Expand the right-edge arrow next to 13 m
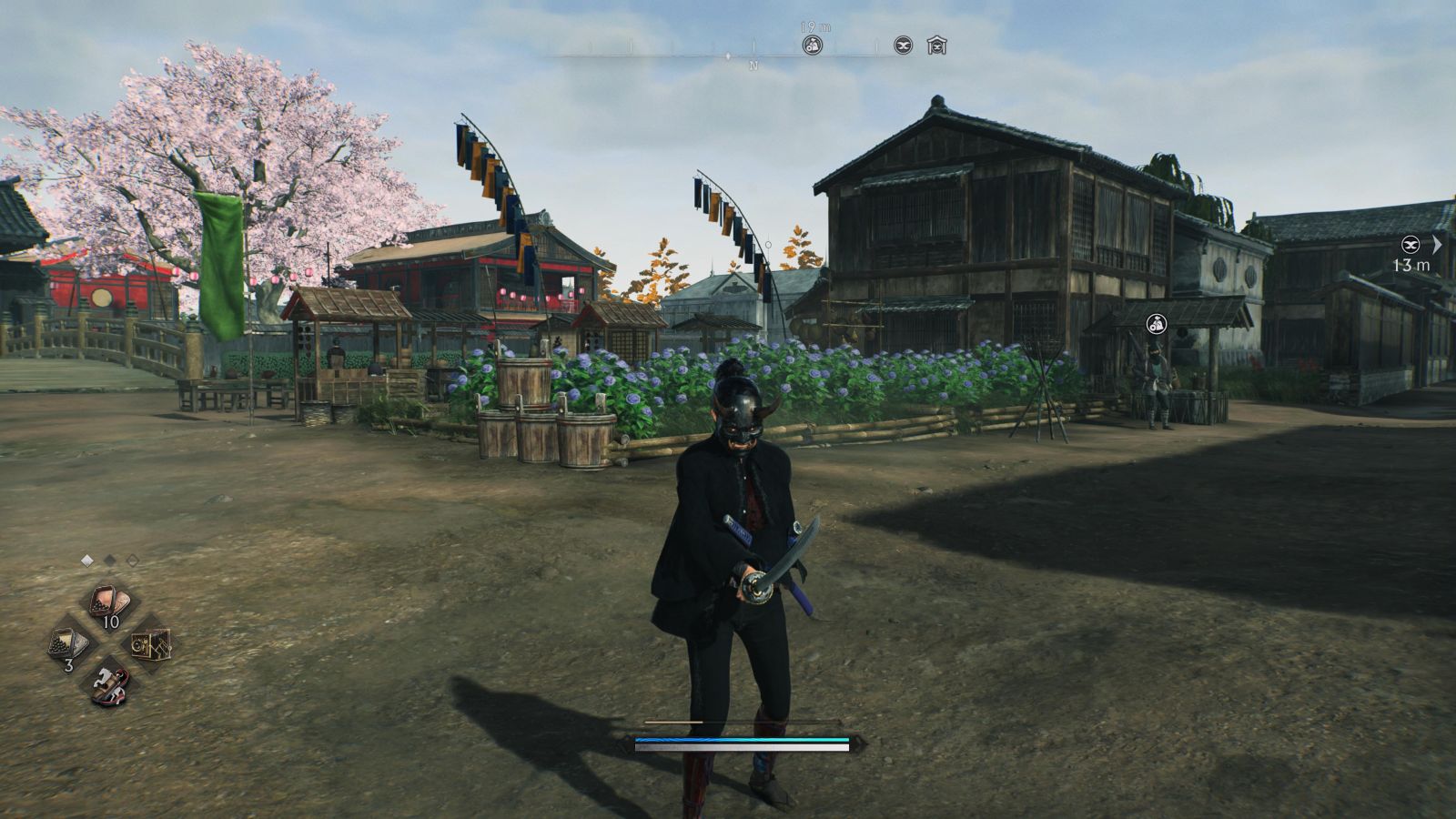The image size is (1456, 819). (1439, 244)
